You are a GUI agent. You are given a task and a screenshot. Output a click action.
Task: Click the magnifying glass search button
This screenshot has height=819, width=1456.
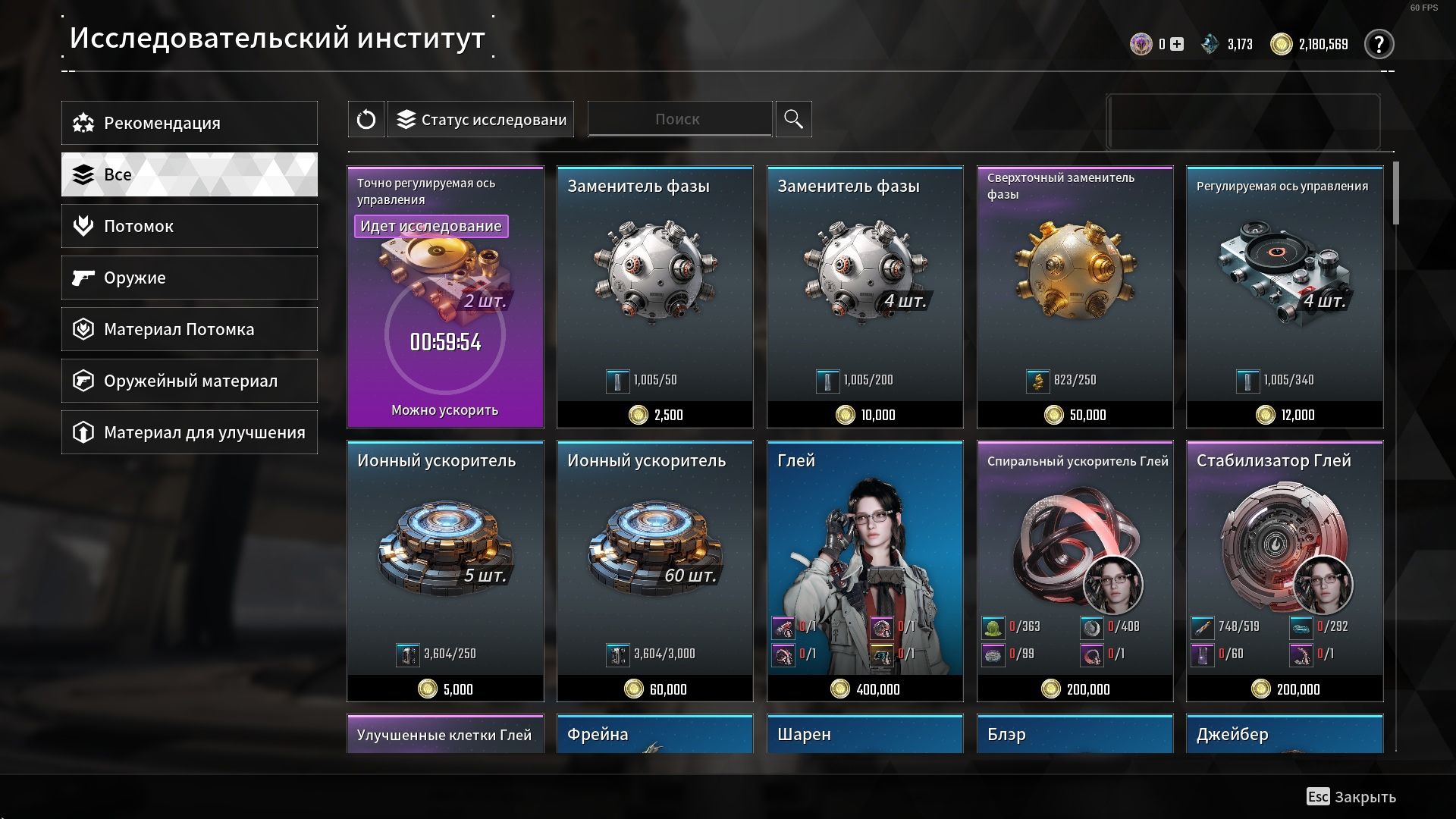point(793,119)
